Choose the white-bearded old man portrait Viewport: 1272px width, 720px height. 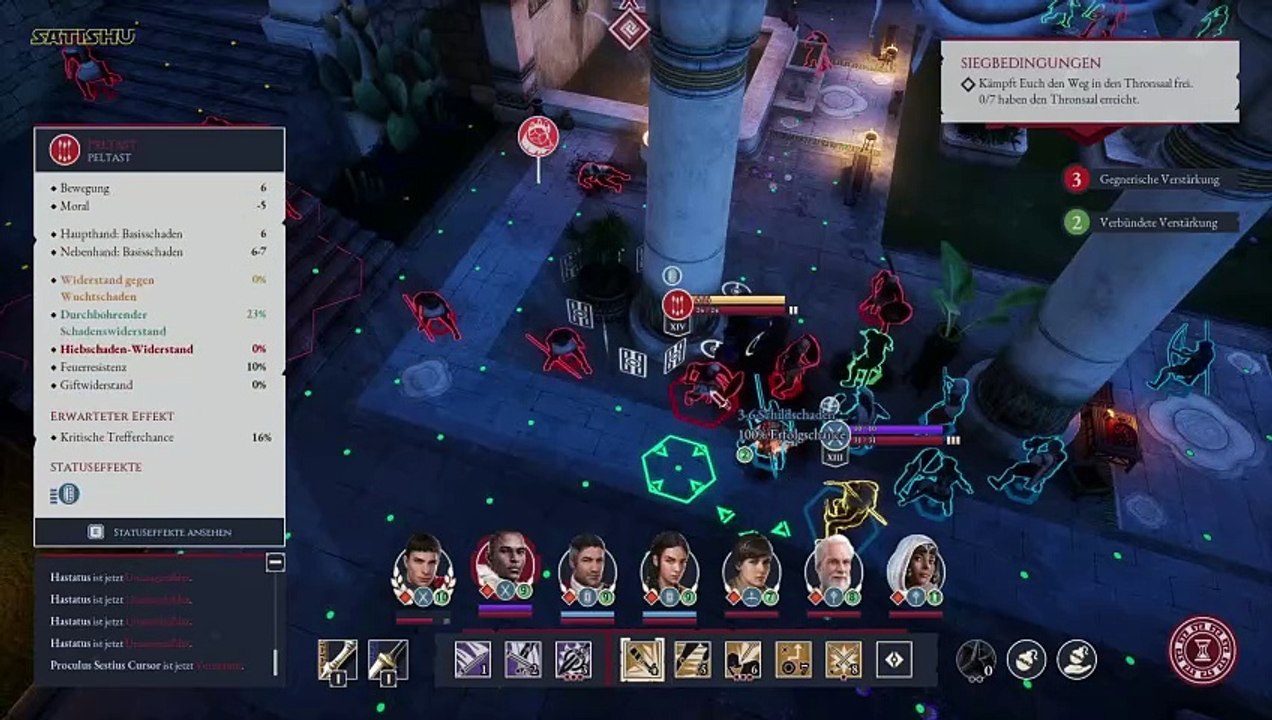coord(832,564)
